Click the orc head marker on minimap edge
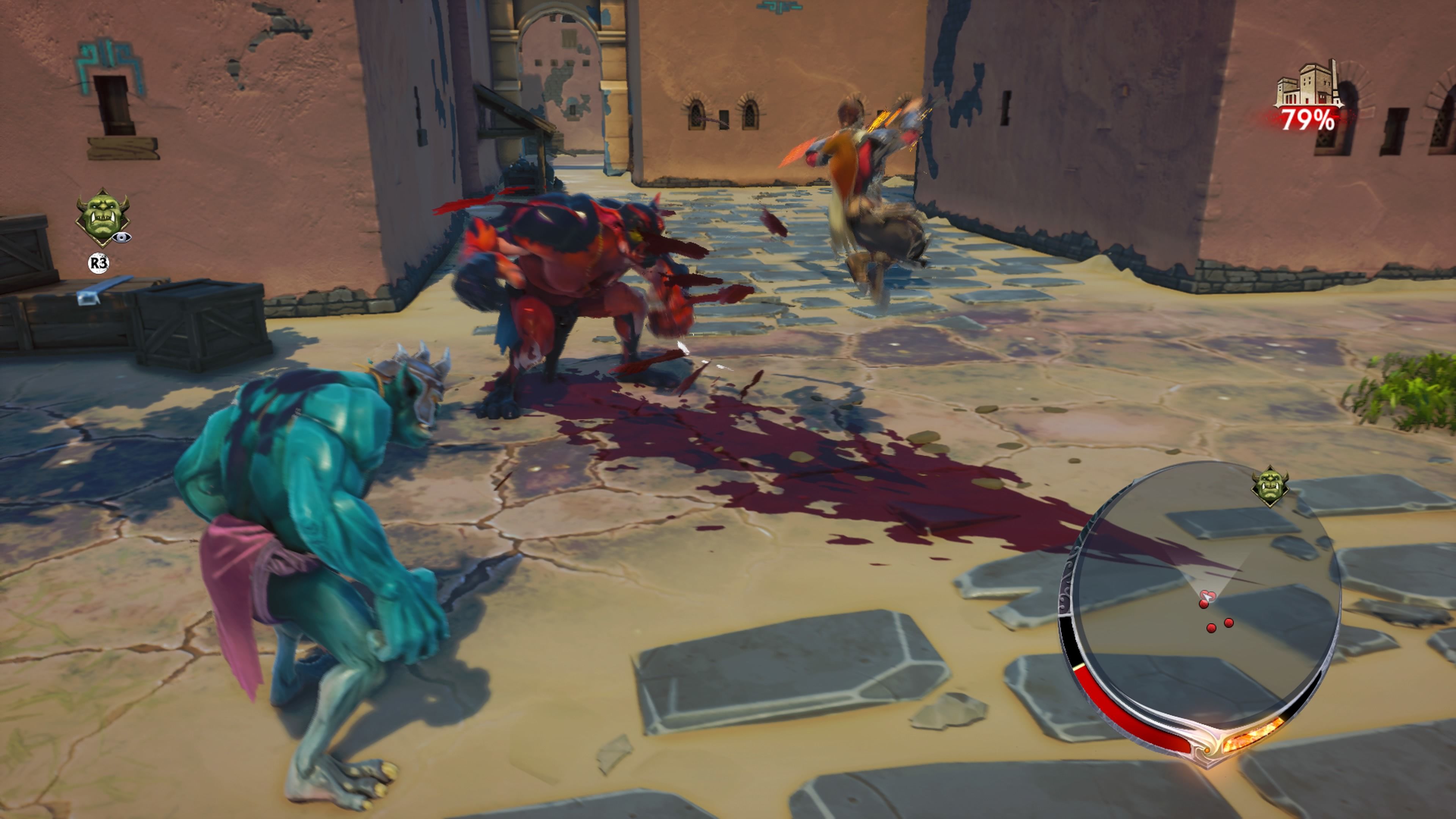1456x819 pixels. pyautogui.click(x=1269, y=485)
